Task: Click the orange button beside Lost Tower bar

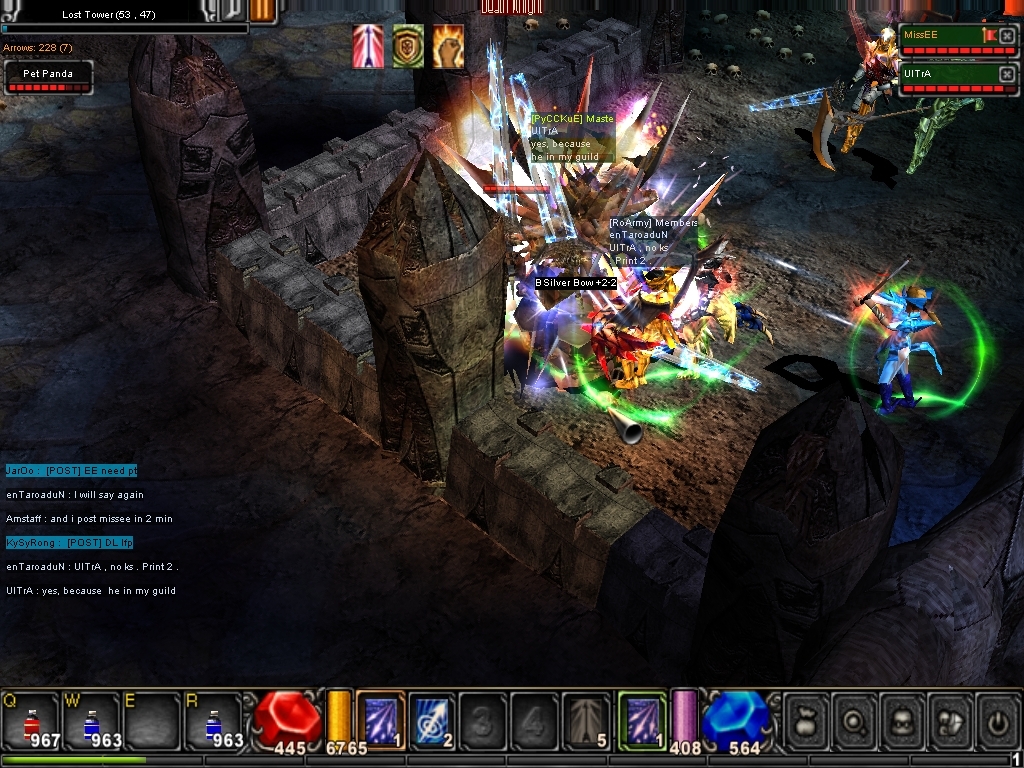Action: pos(262,11)
